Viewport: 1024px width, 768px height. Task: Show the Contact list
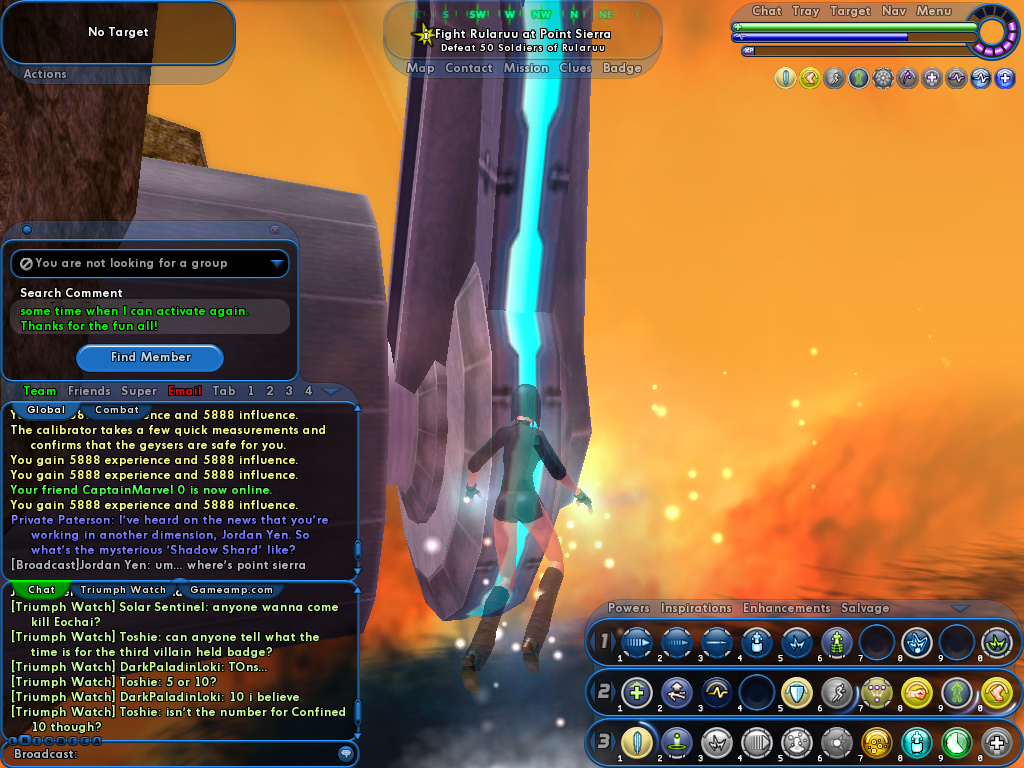coord(469,68)
